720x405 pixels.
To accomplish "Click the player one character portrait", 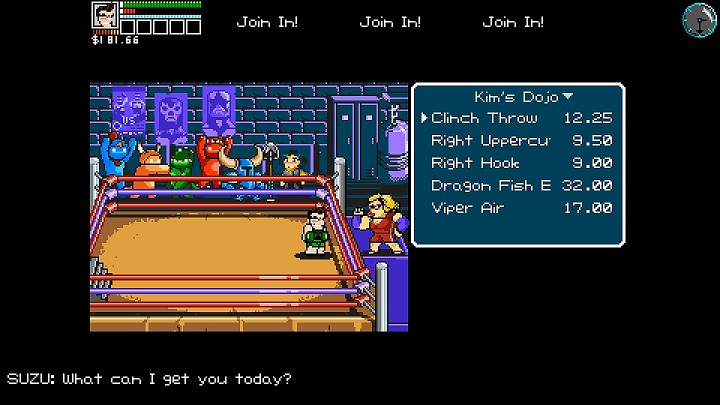I will coord(105,17).
